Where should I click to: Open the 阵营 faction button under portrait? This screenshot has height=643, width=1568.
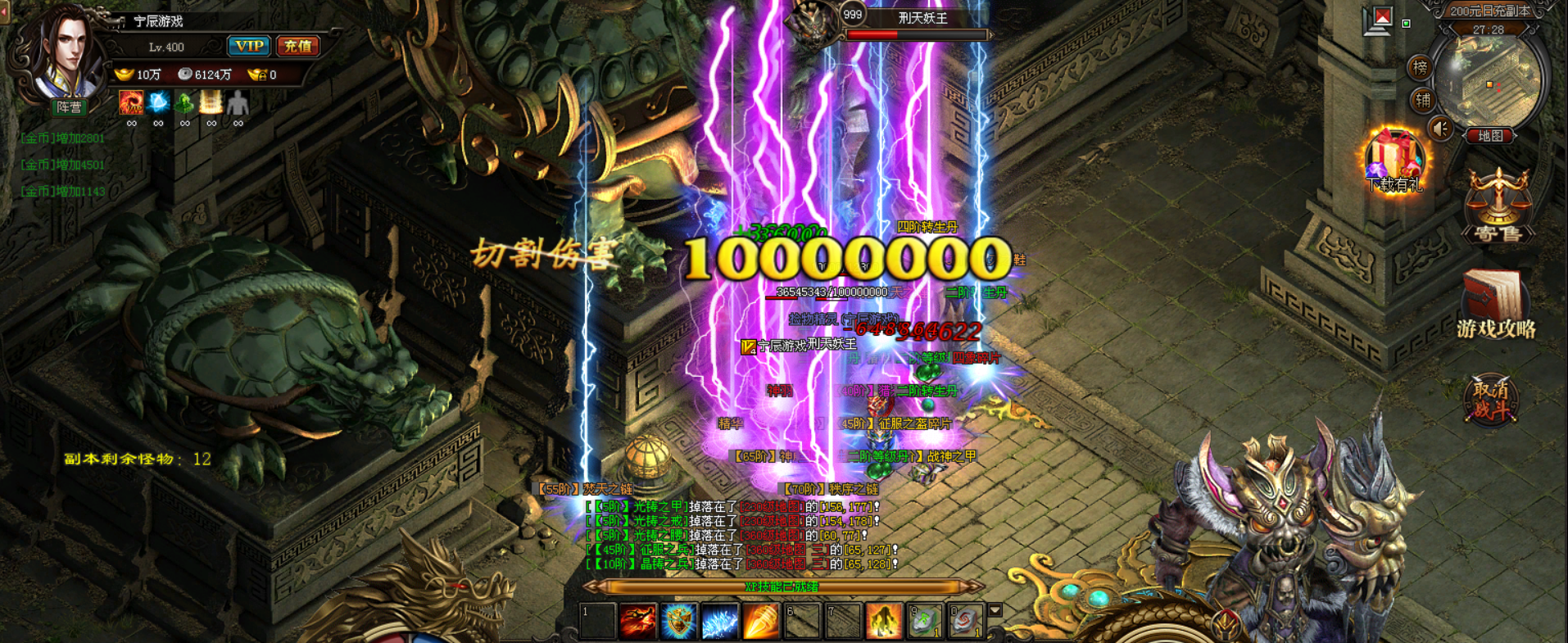69,107
